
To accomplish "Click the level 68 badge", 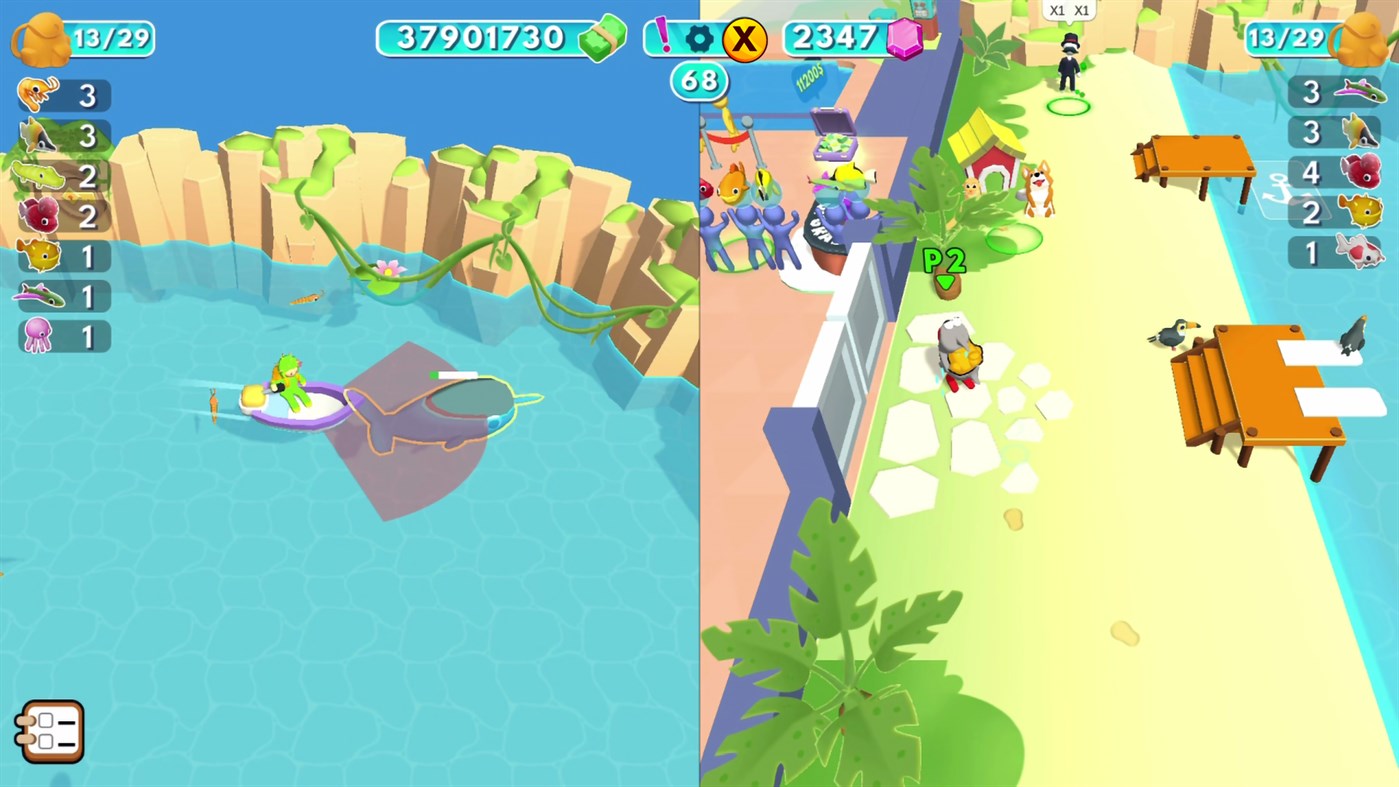I will [x=700, y=81].
